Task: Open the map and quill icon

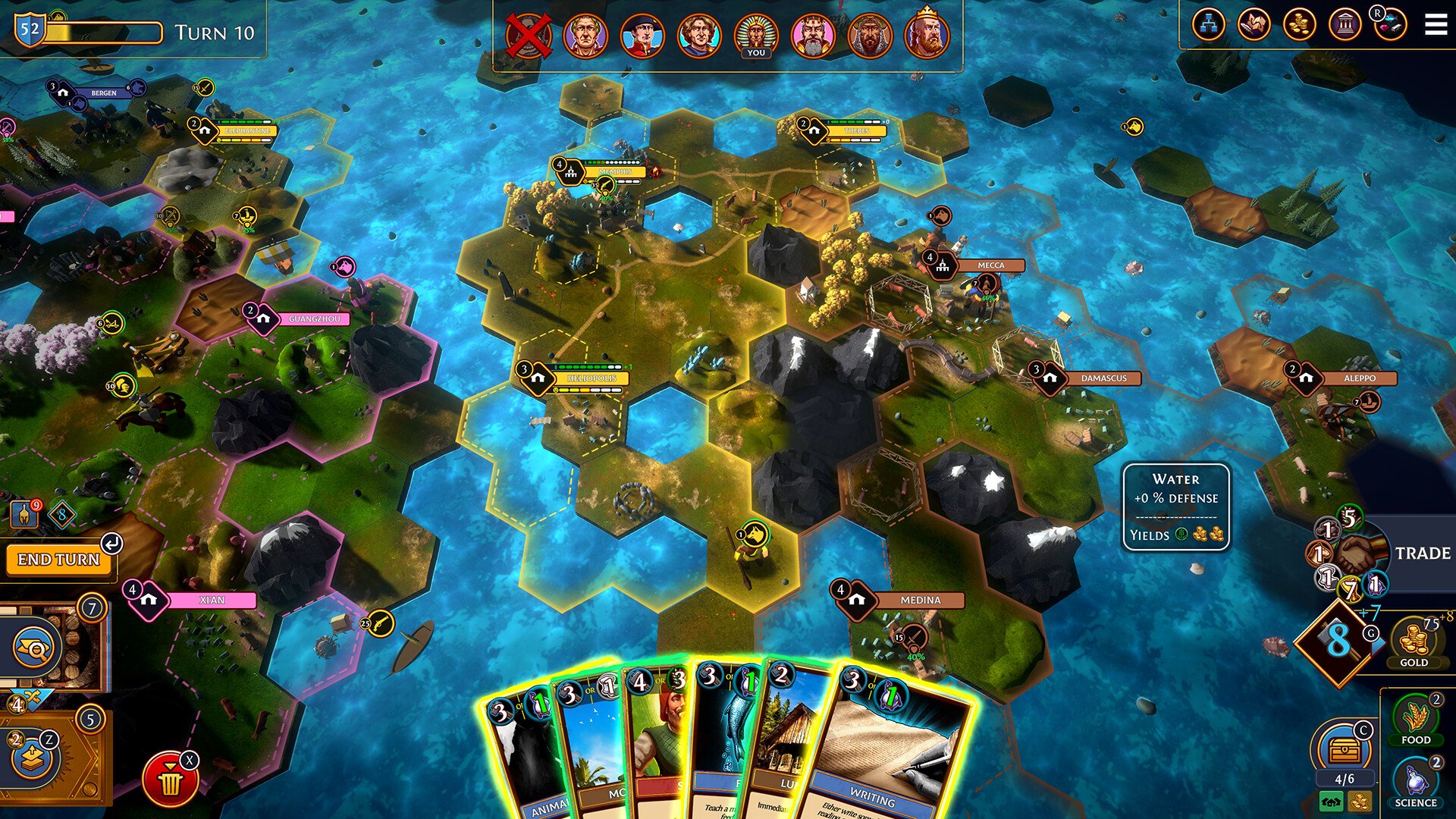Action: click(x=1254, y=25)
